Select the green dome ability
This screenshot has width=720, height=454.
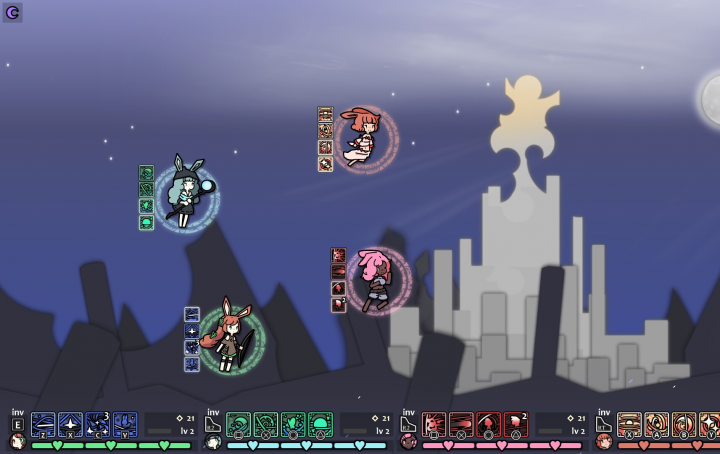point(320,424)
